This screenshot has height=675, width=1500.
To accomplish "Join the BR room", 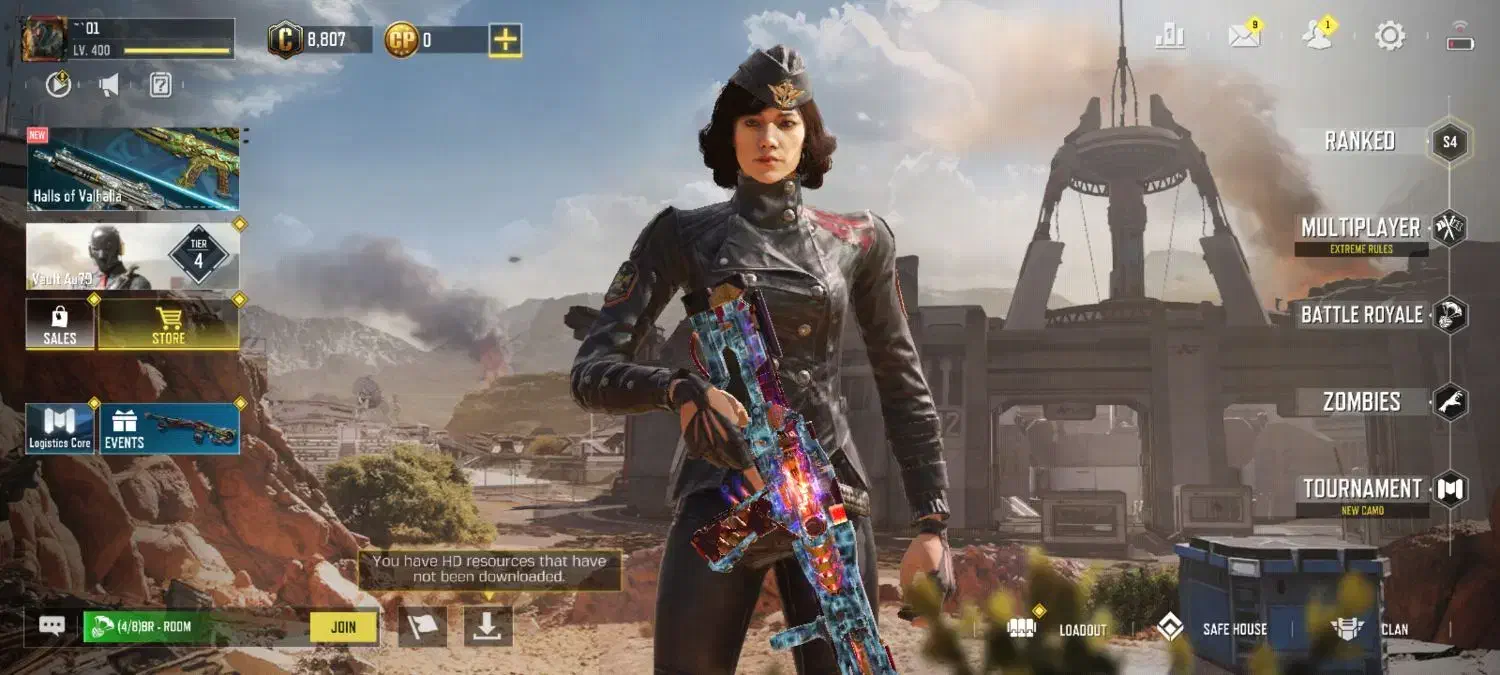I will [x=343, y=627].
